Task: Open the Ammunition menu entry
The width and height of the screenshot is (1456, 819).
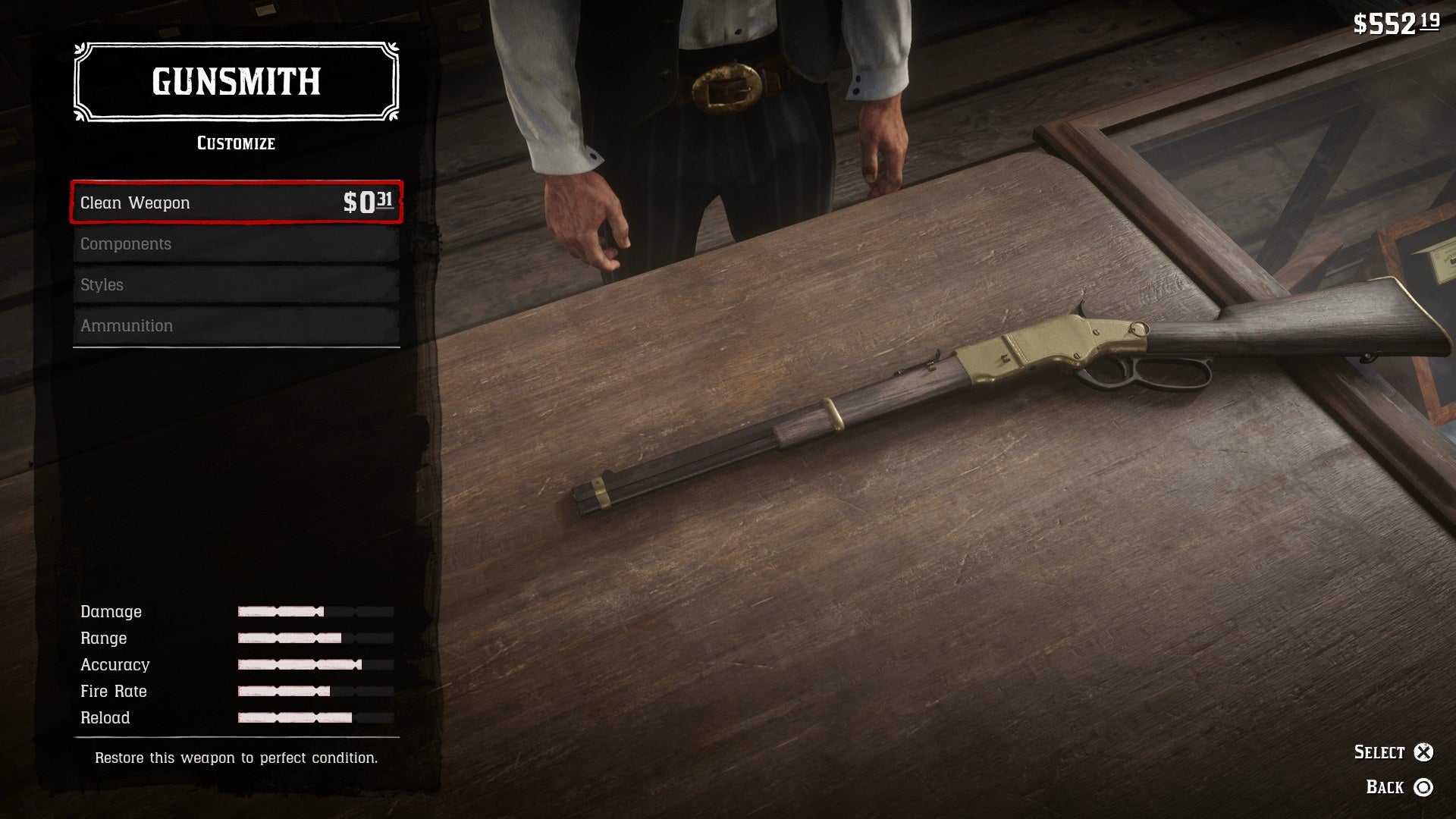Action: point(236,326)
